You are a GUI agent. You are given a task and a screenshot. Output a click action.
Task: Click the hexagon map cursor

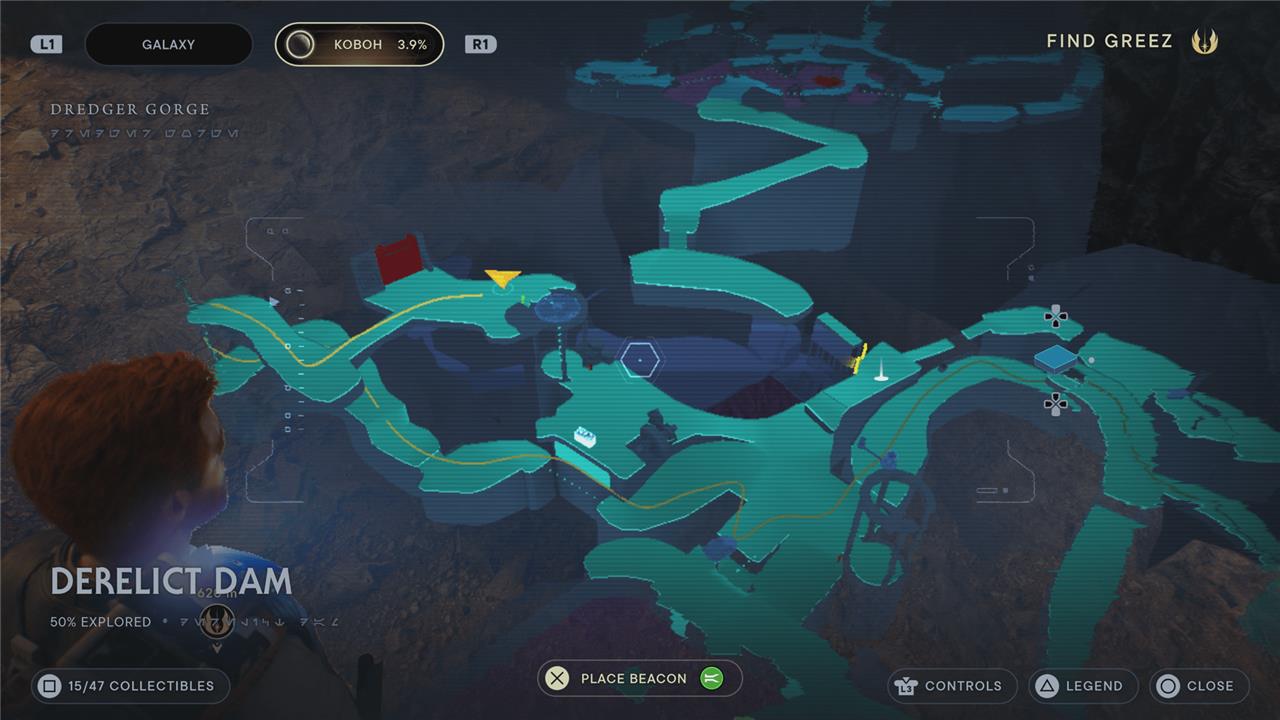[x=638, y=359]
